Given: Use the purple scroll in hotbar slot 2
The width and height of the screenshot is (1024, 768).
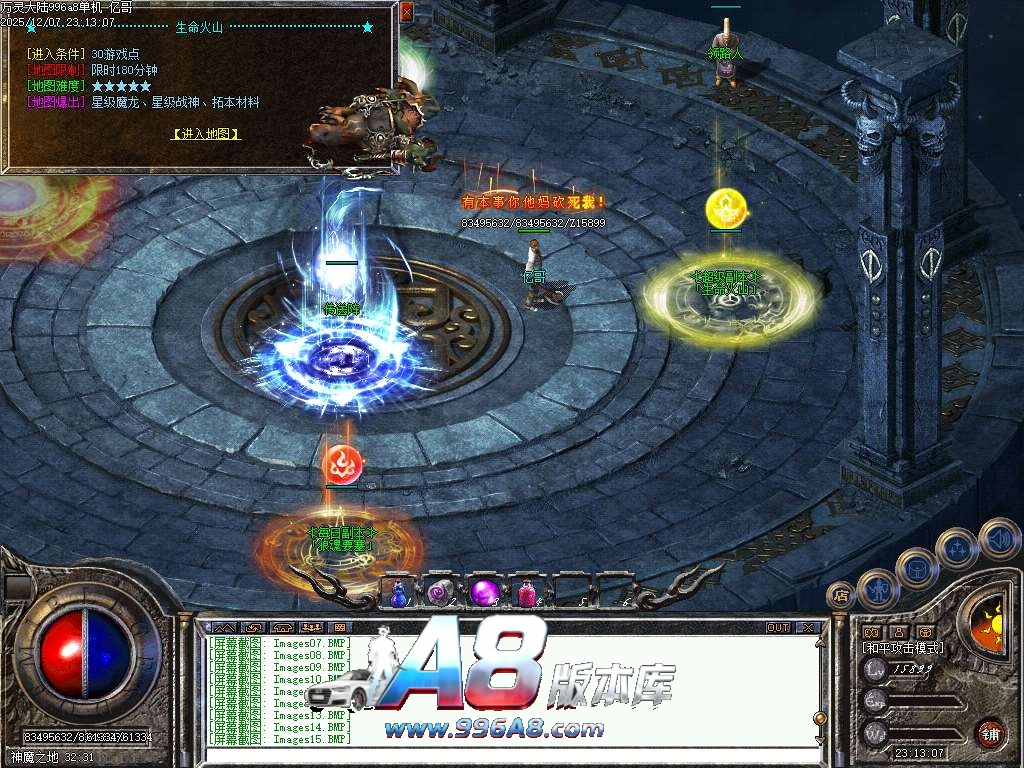Looking at the screenshot, I should click(441, 592).
